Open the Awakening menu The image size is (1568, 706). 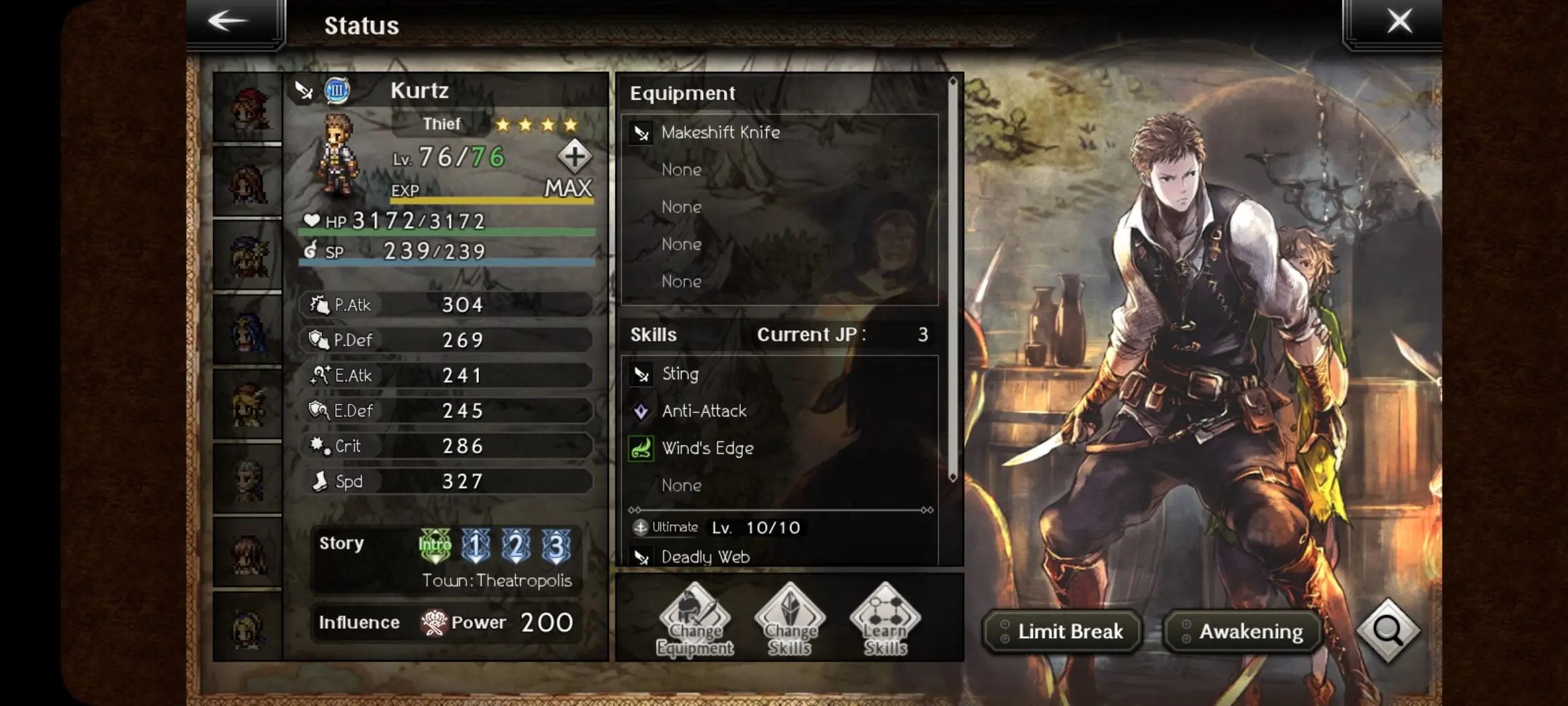(1243, 631)
